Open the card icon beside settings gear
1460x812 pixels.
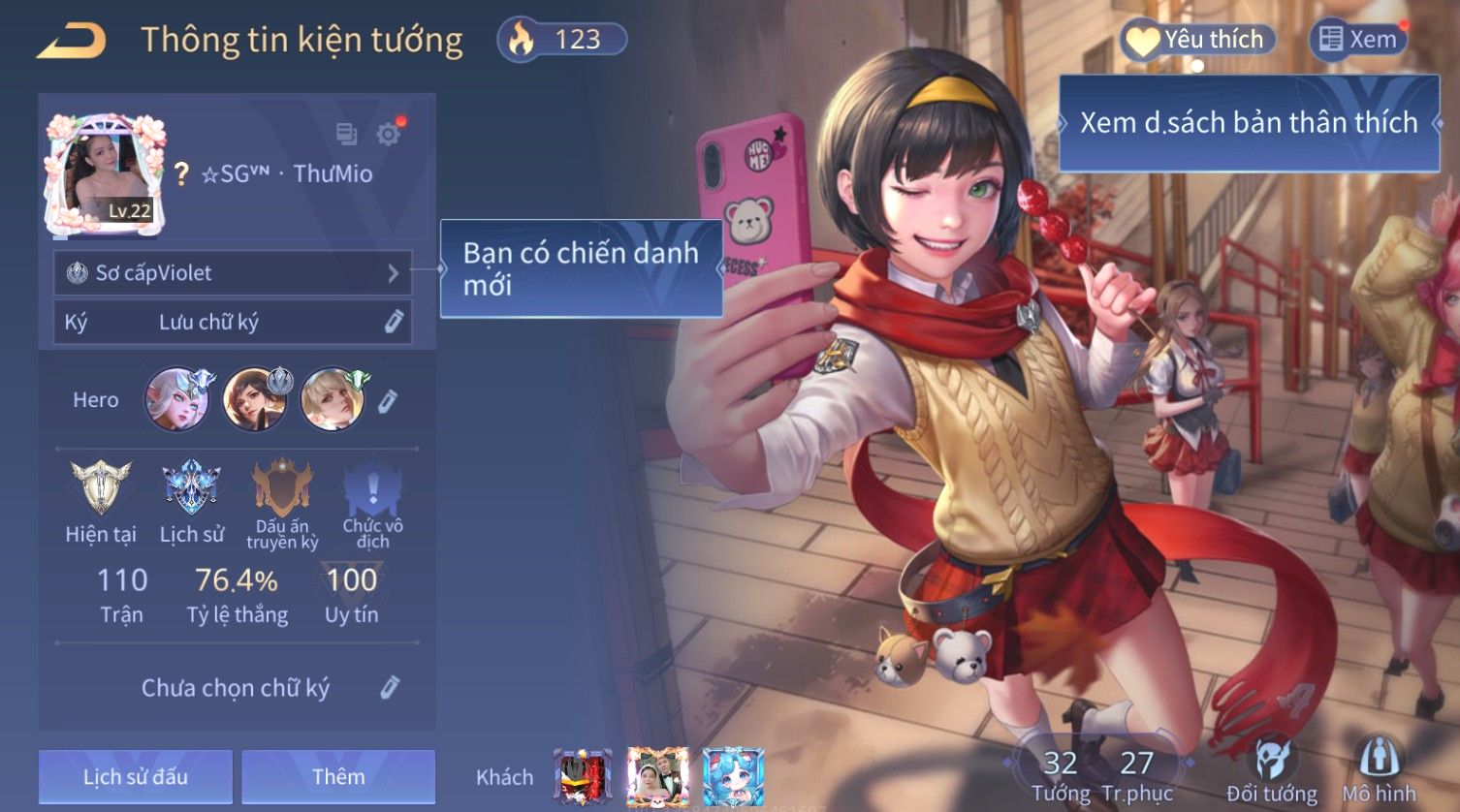coord(346,134)
